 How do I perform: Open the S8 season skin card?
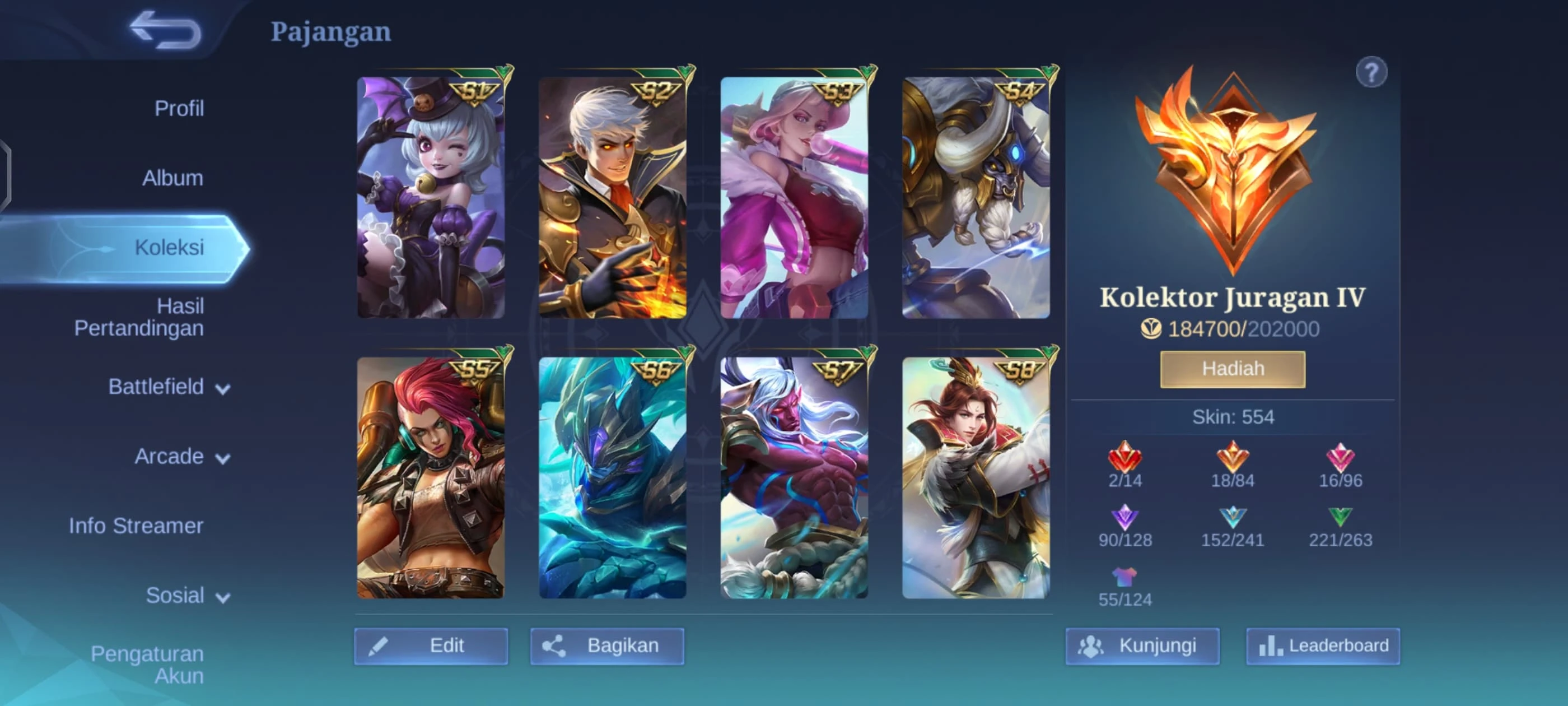(x=975, y=477)
